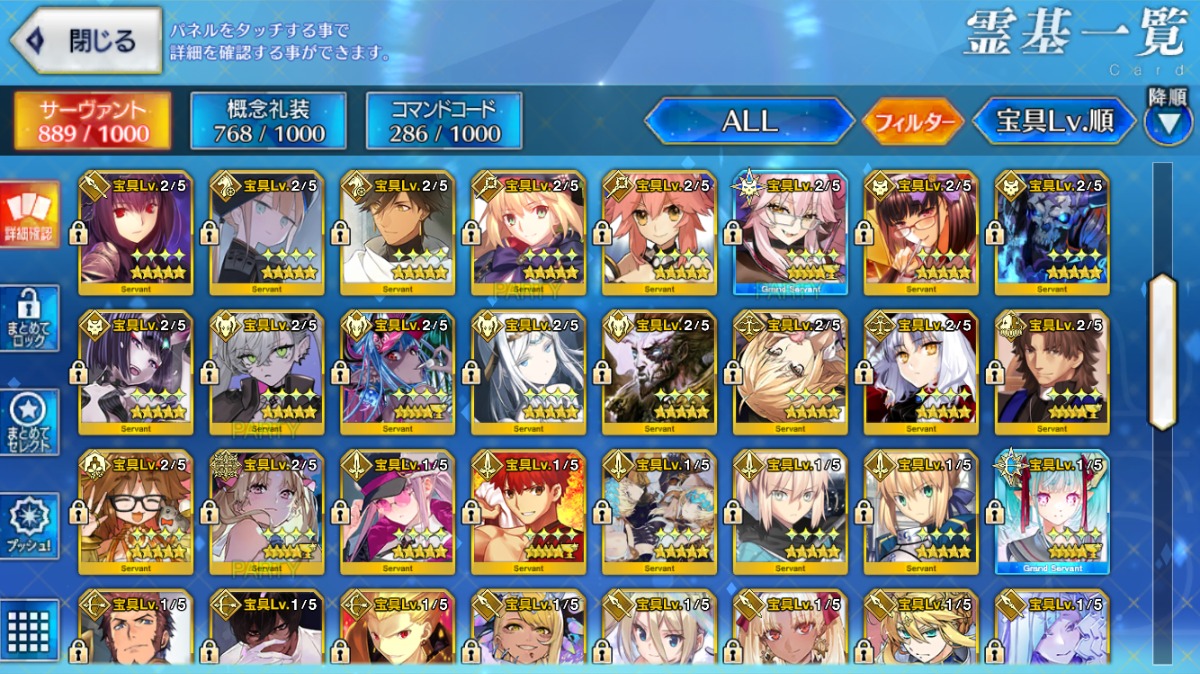Open the 概念礼装 tab

coord(268,121)
